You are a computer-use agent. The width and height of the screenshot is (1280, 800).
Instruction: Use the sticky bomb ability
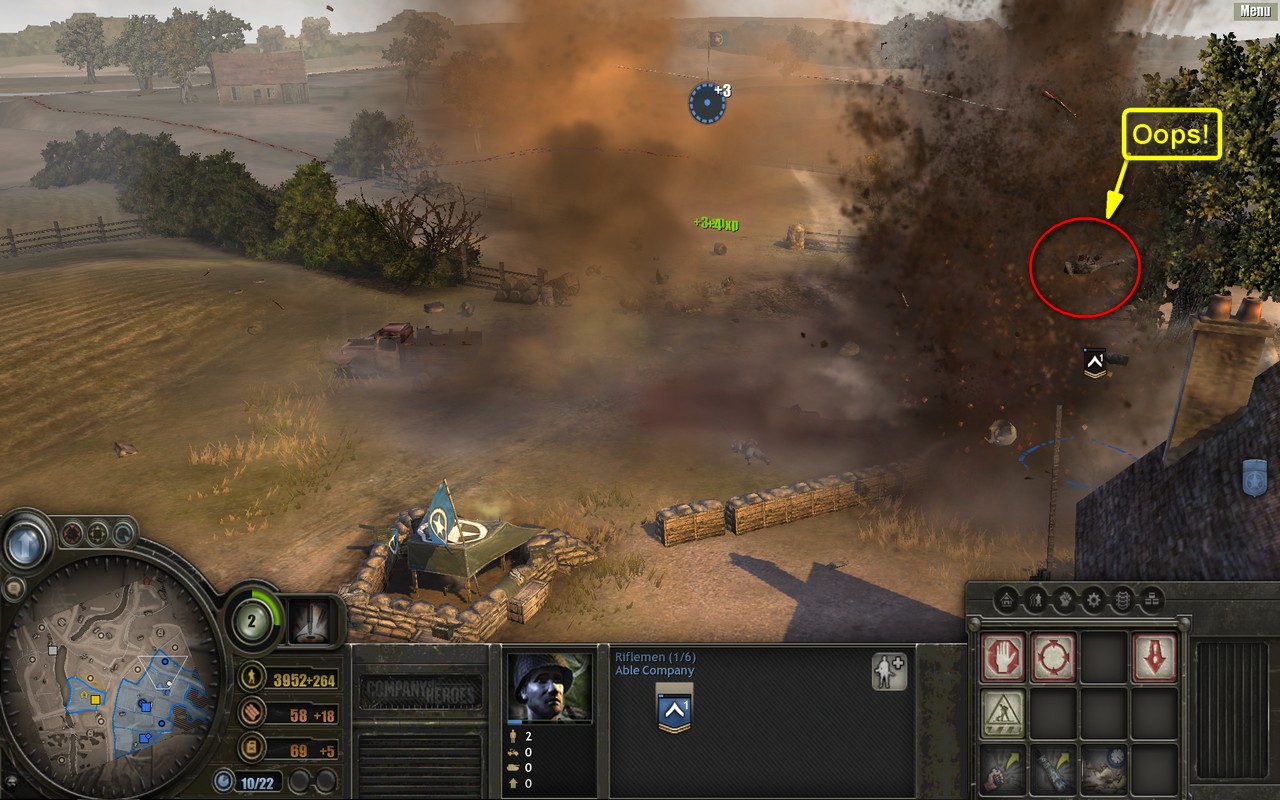(1053, 768)
